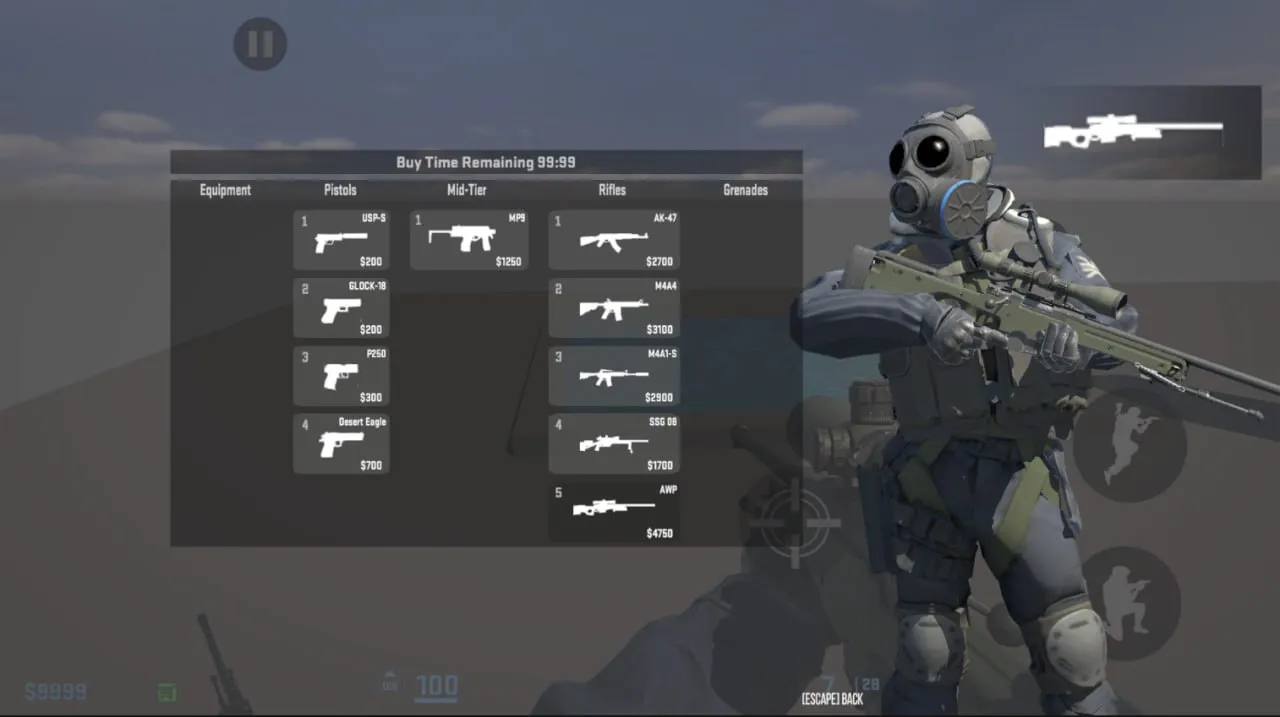
Task: Choose the Mid-Tier category header
Action: tap(467, 190)
